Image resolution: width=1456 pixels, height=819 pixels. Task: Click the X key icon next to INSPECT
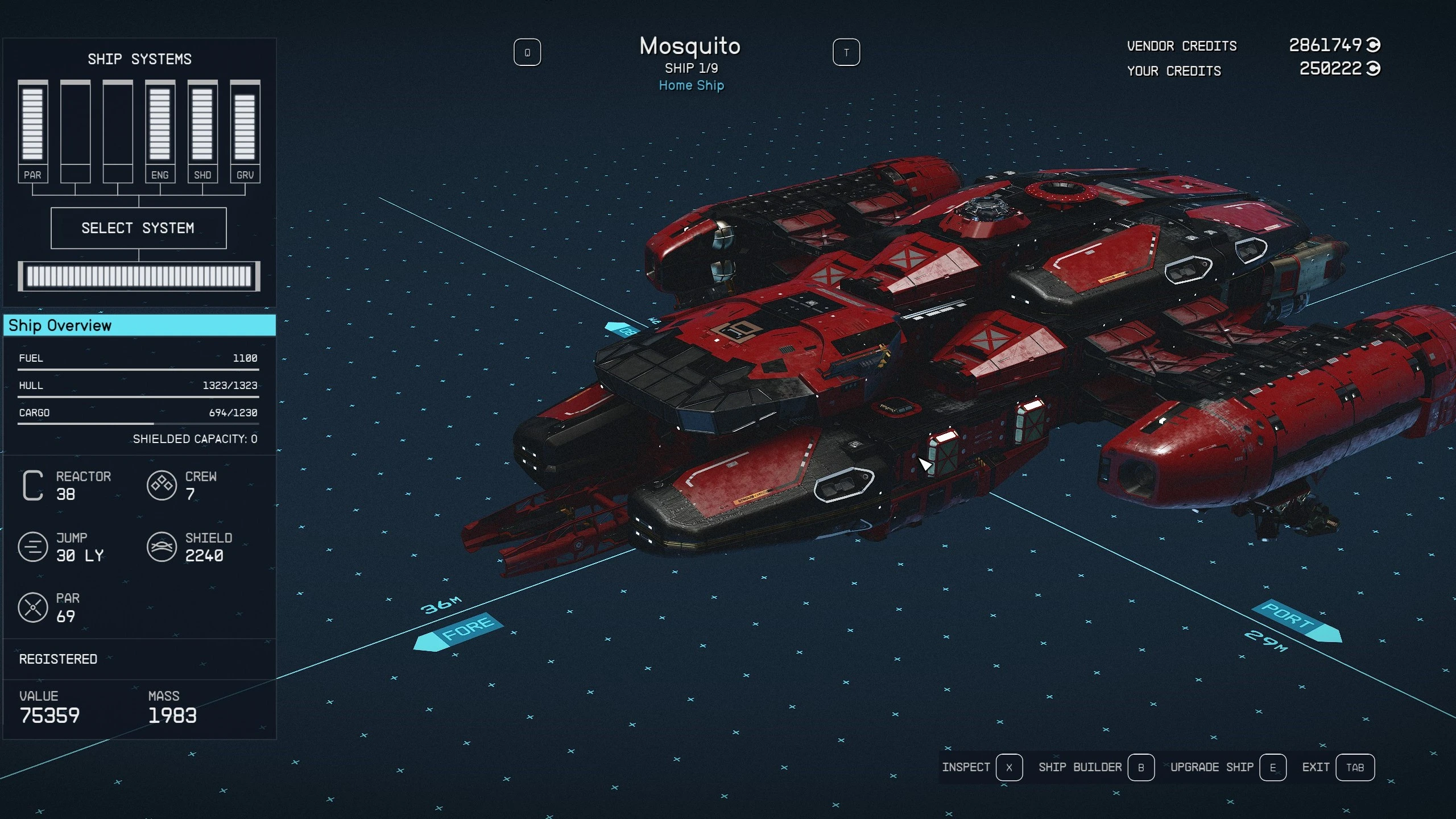click(x=1010, y=767)
